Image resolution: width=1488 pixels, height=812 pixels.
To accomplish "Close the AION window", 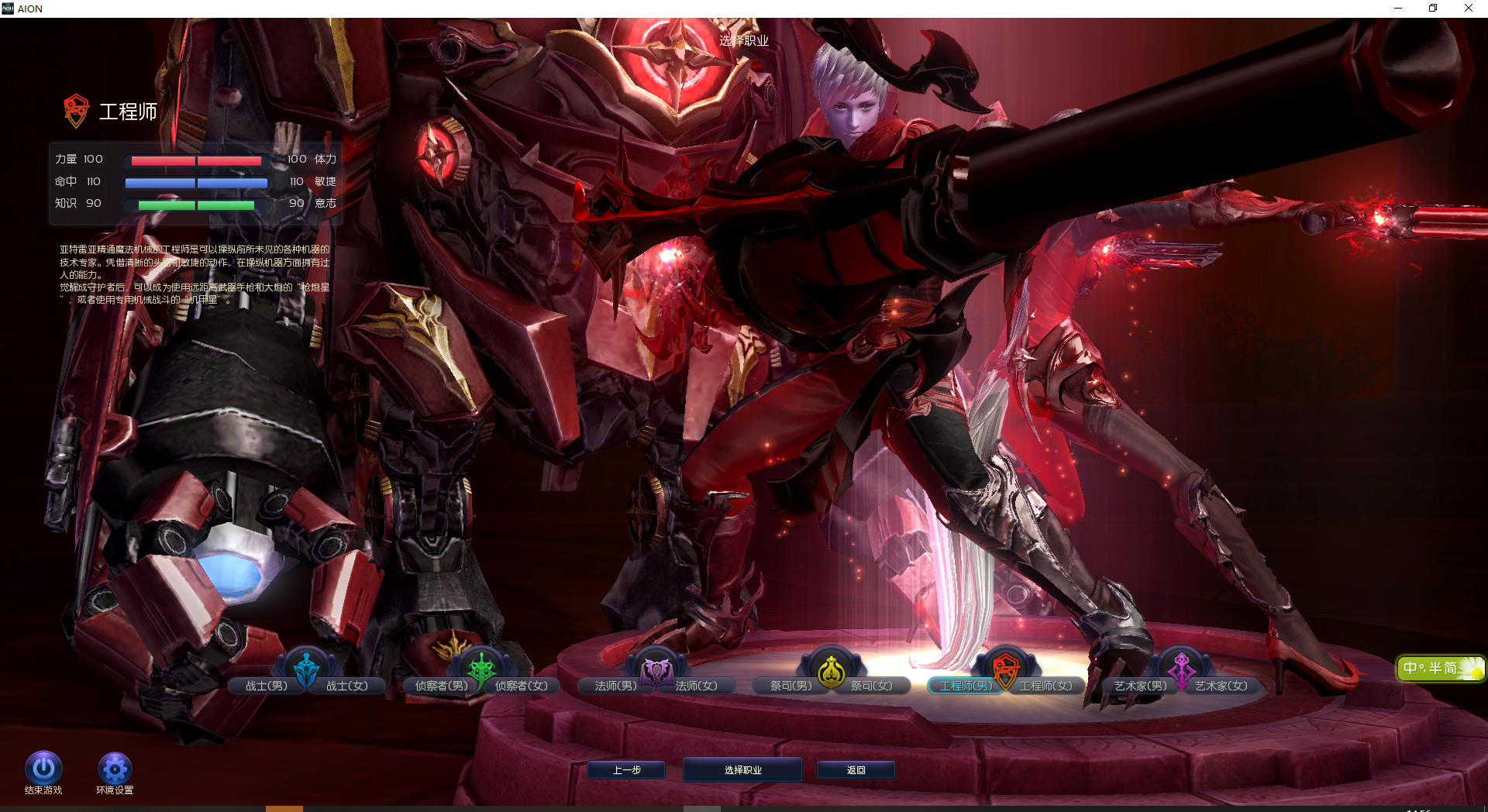I will click(1468, 9).
